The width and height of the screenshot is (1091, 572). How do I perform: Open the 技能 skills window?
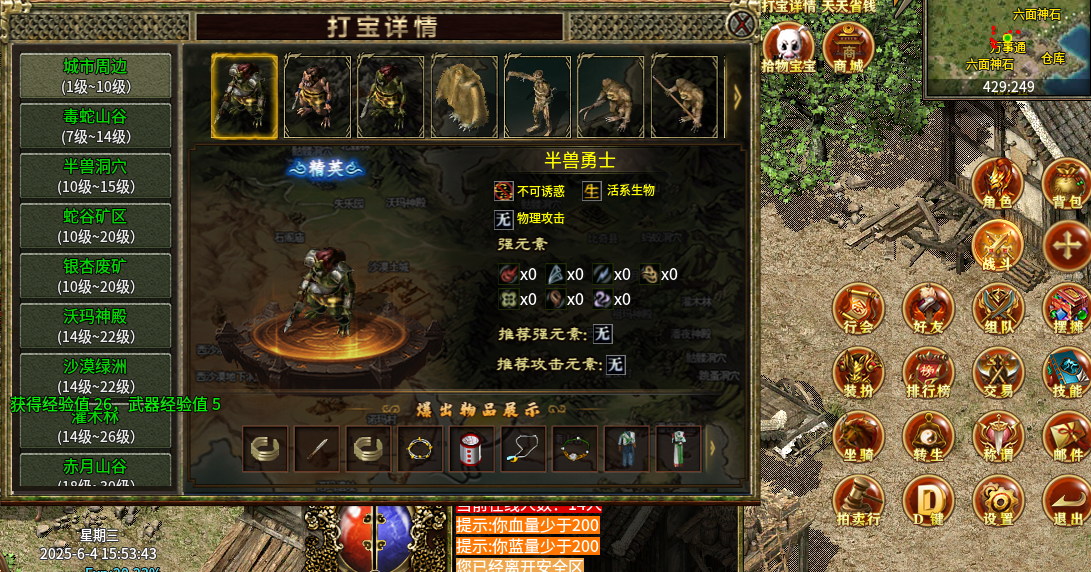coord(1066,372)
